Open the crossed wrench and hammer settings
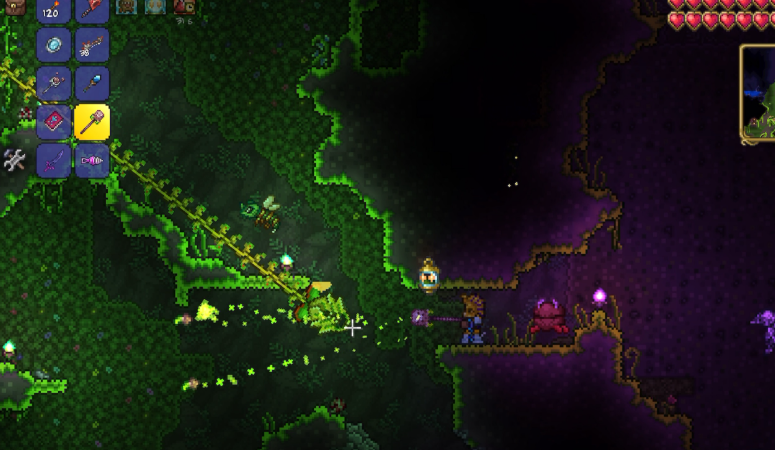This screenshot has width=775, height=450. (14, 159)
